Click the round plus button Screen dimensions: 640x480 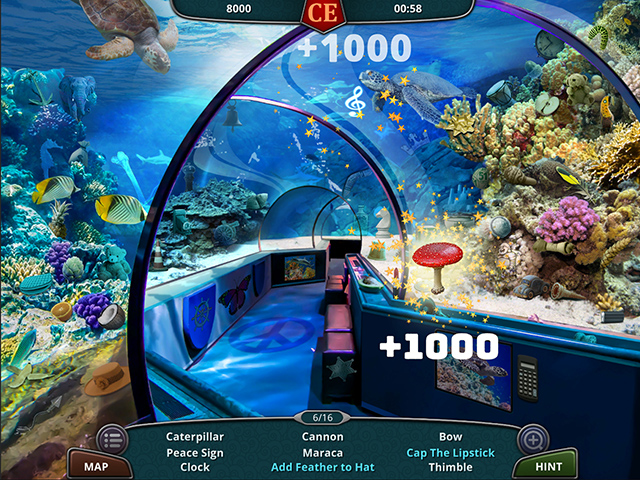point(531,439)
